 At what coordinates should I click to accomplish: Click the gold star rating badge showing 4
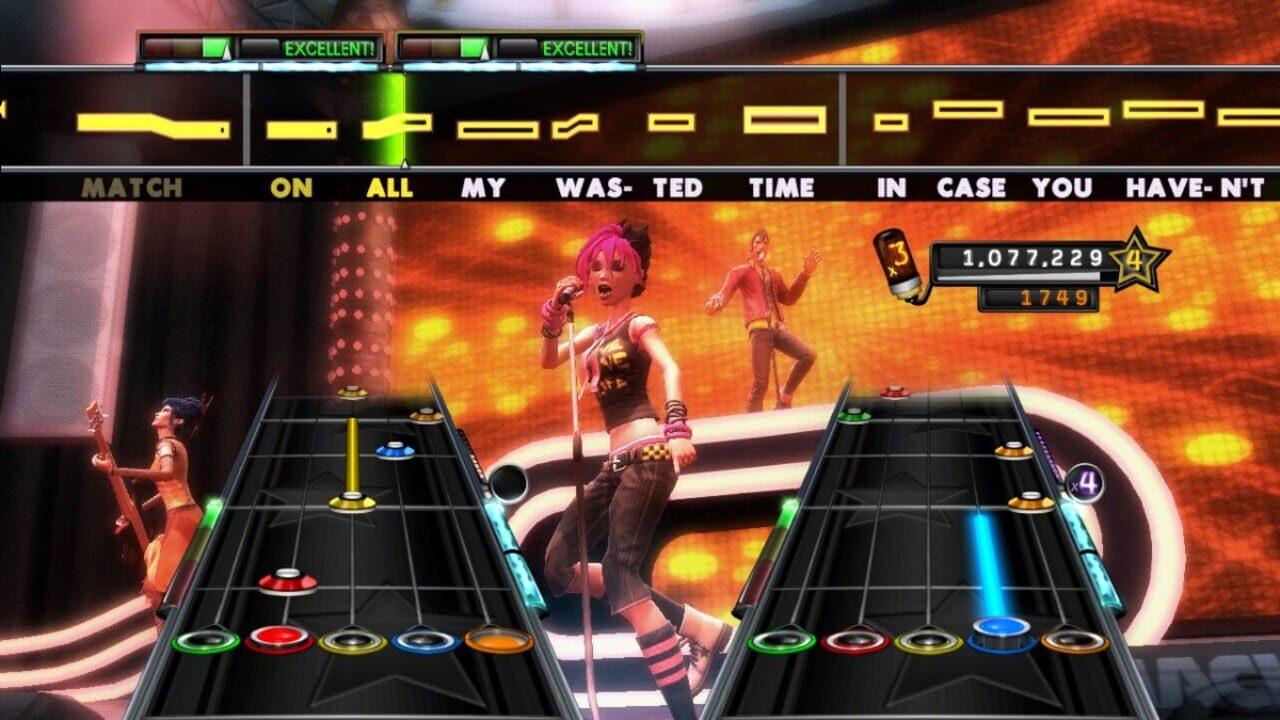point(1136,262)
